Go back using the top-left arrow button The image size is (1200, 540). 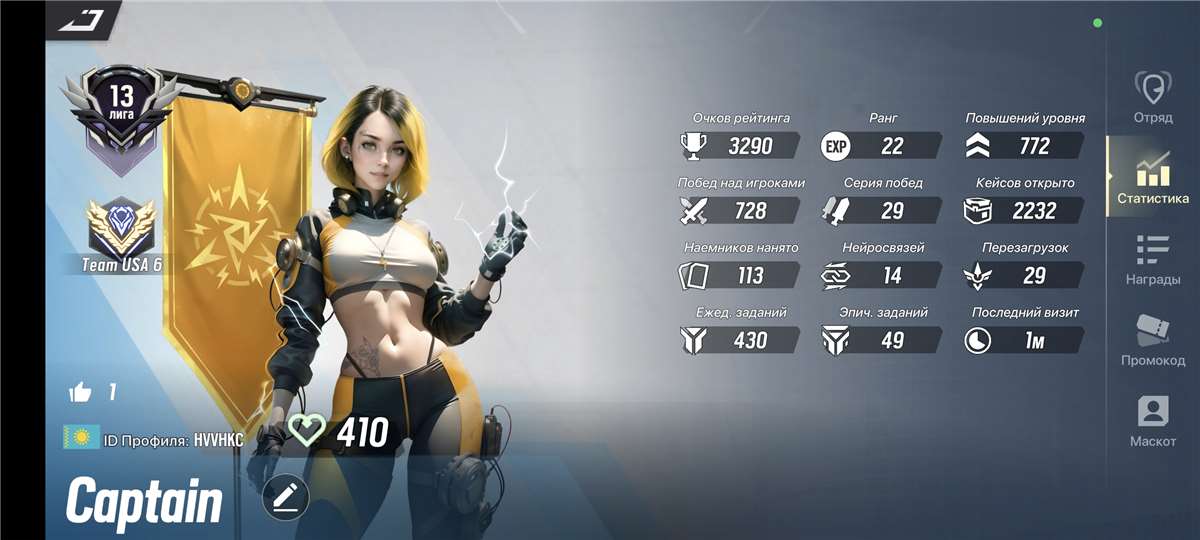[x=82, y=20]
